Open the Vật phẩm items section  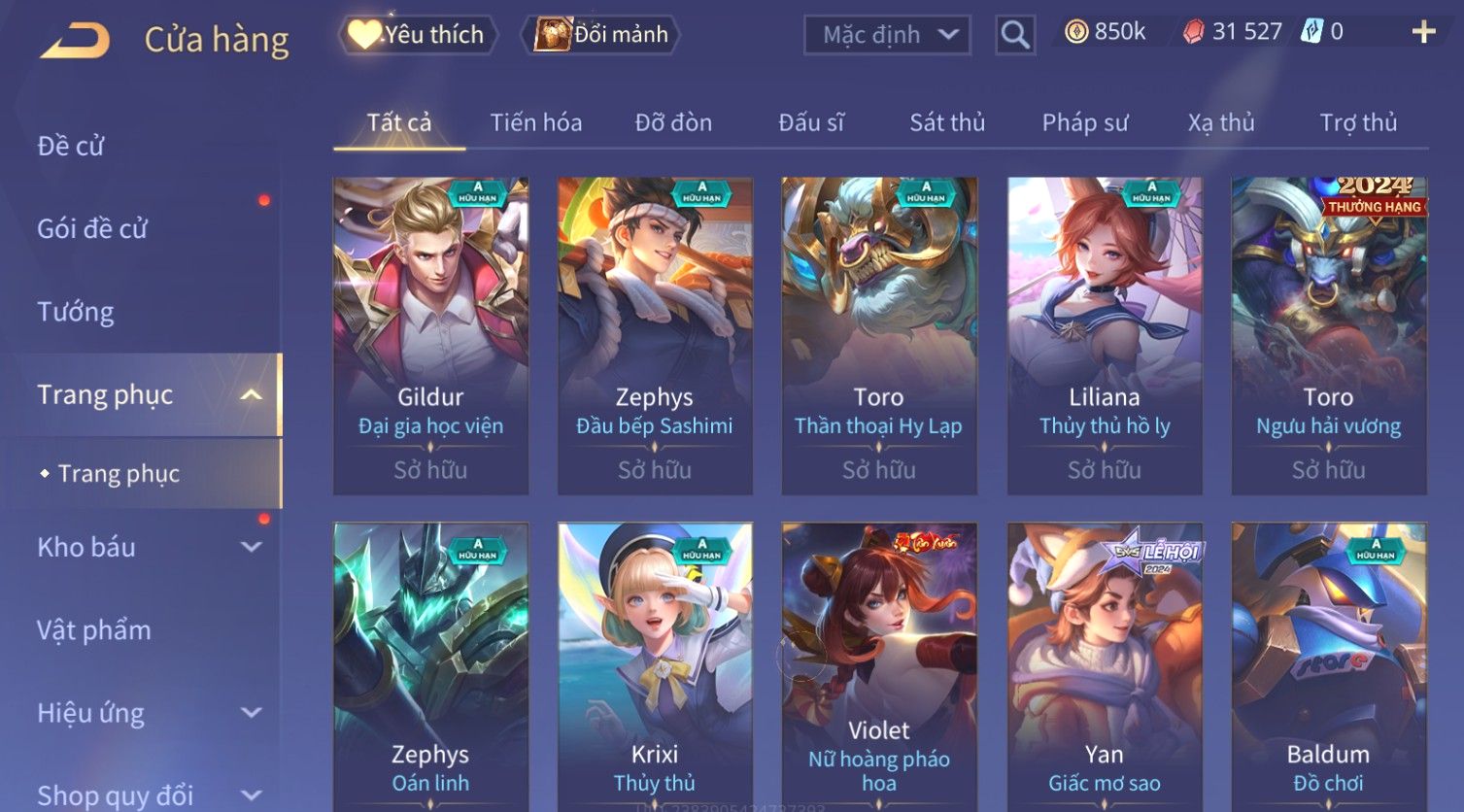(94, 630)
